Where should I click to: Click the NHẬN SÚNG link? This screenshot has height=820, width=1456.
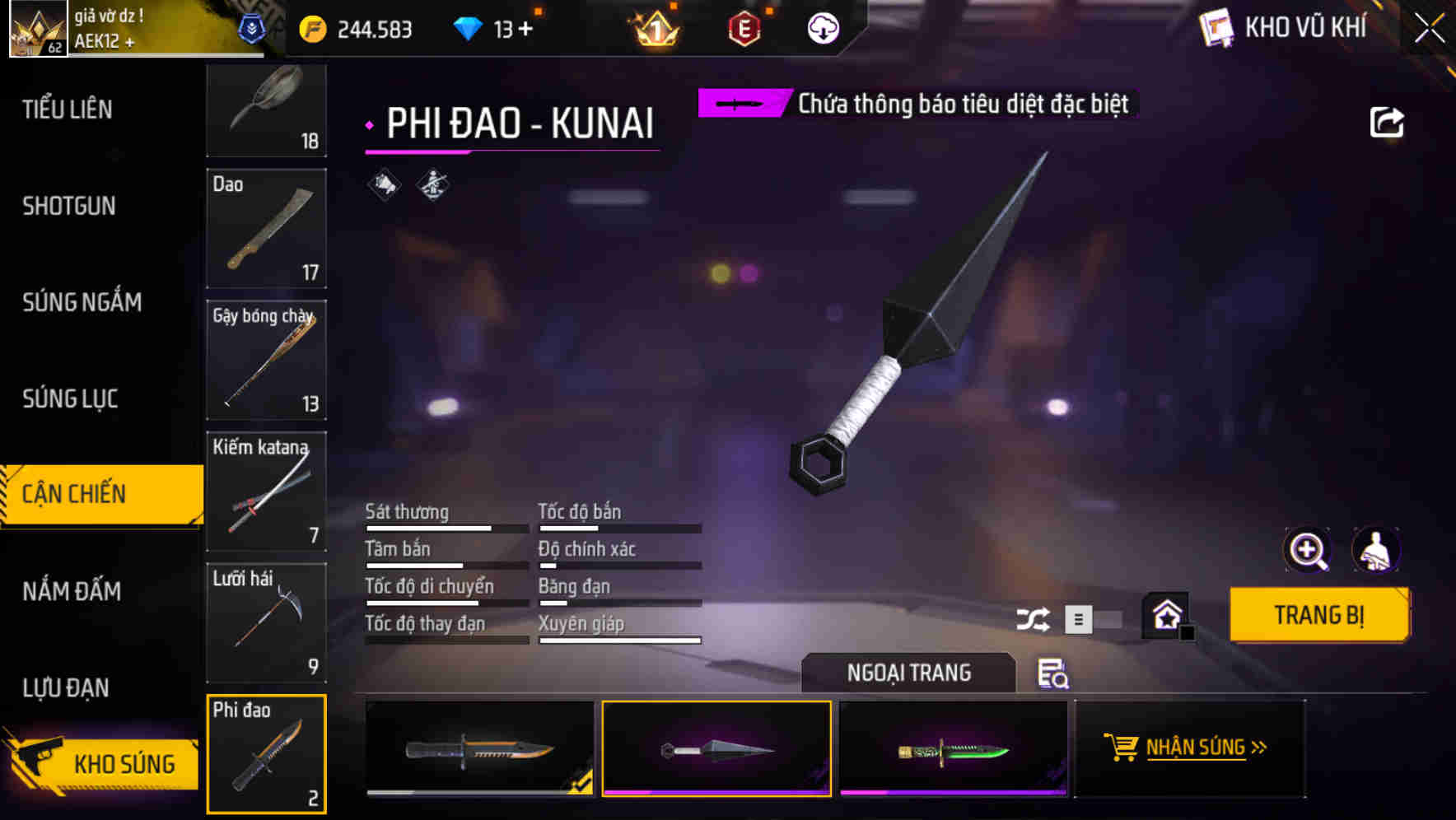pyautogui.click(x=1206, y=748)
